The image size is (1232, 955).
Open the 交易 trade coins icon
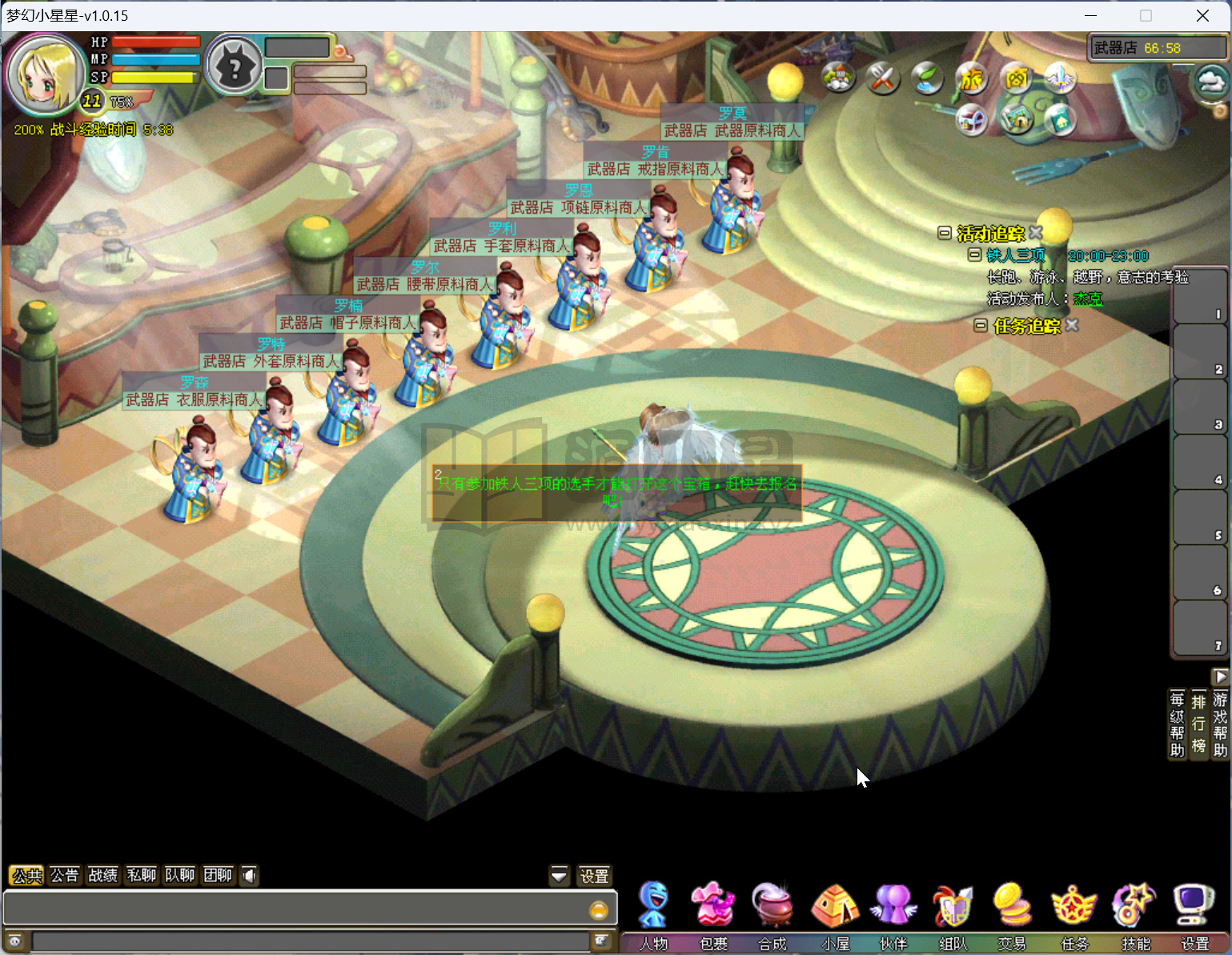click(x=1012, y=904)
